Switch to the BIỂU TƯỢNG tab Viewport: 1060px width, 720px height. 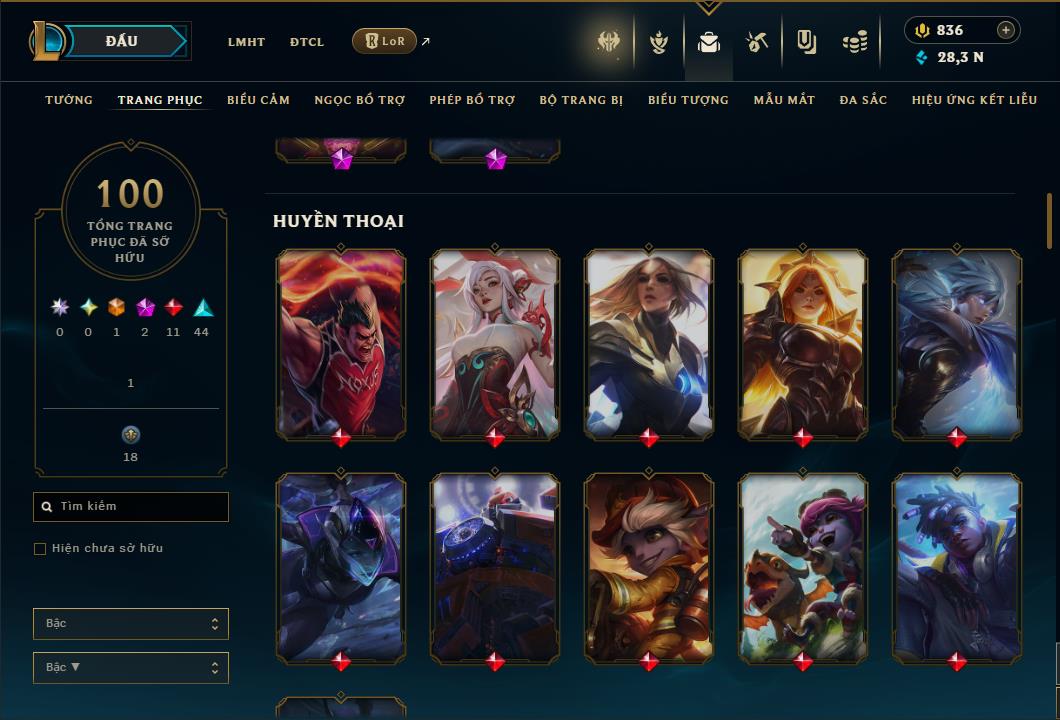(x=688, y=100)
